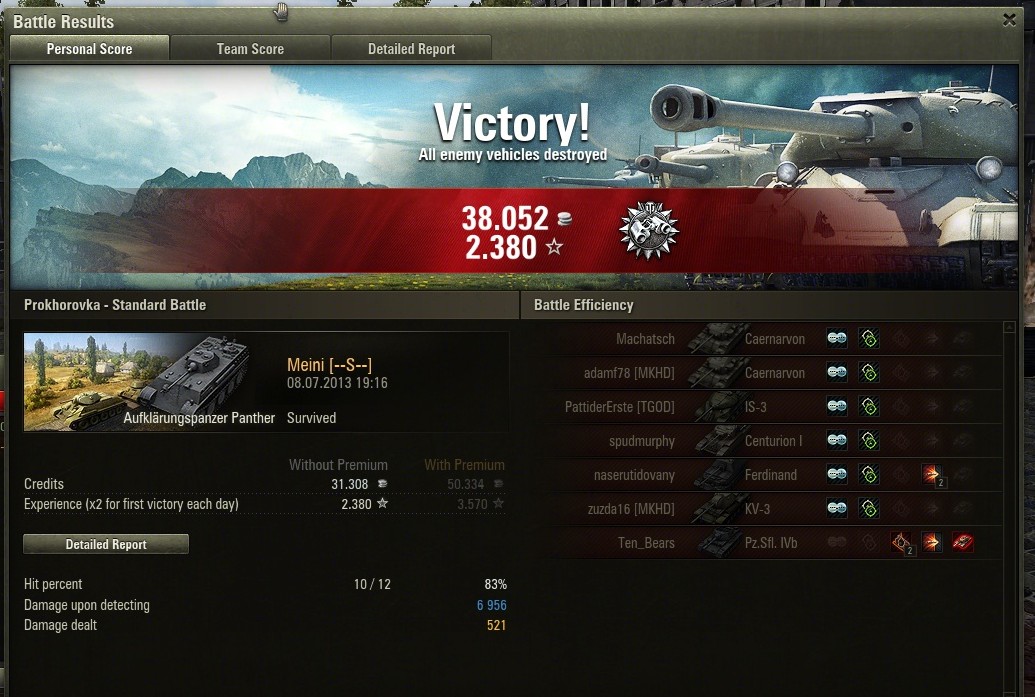Image resolution: width=1035 pixels, height=697 pixels.
Task: Click the damage icon on Ferdinand row
Action: click(932, 475)
